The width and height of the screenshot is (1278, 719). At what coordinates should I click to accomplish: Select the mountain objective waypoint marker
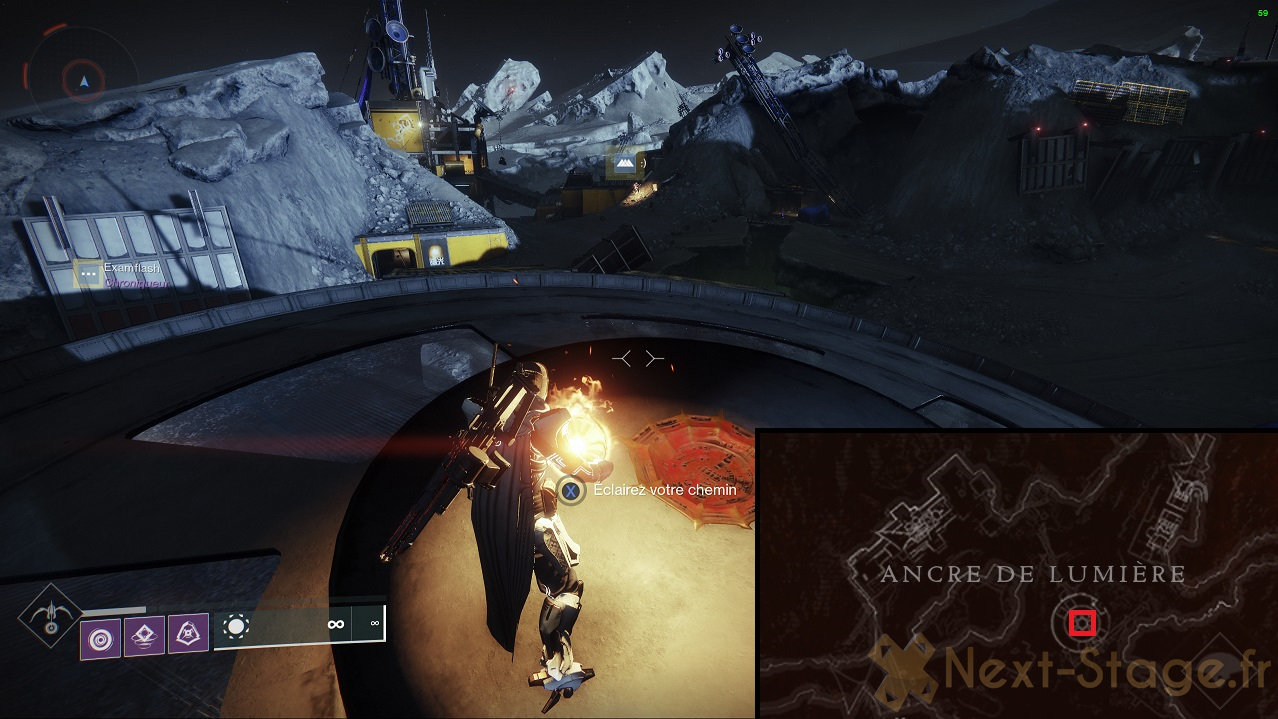tap(625, 163)
